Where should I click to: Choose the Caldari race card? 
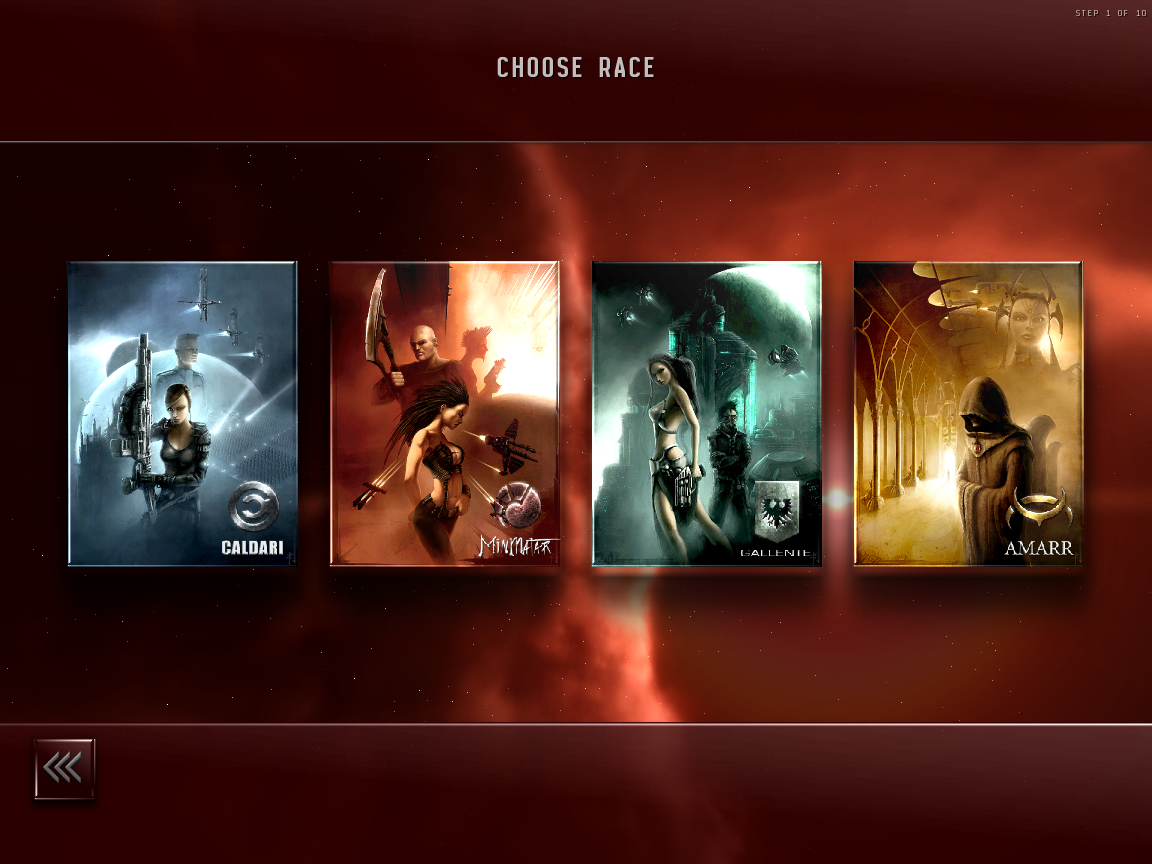pos(182,413)
